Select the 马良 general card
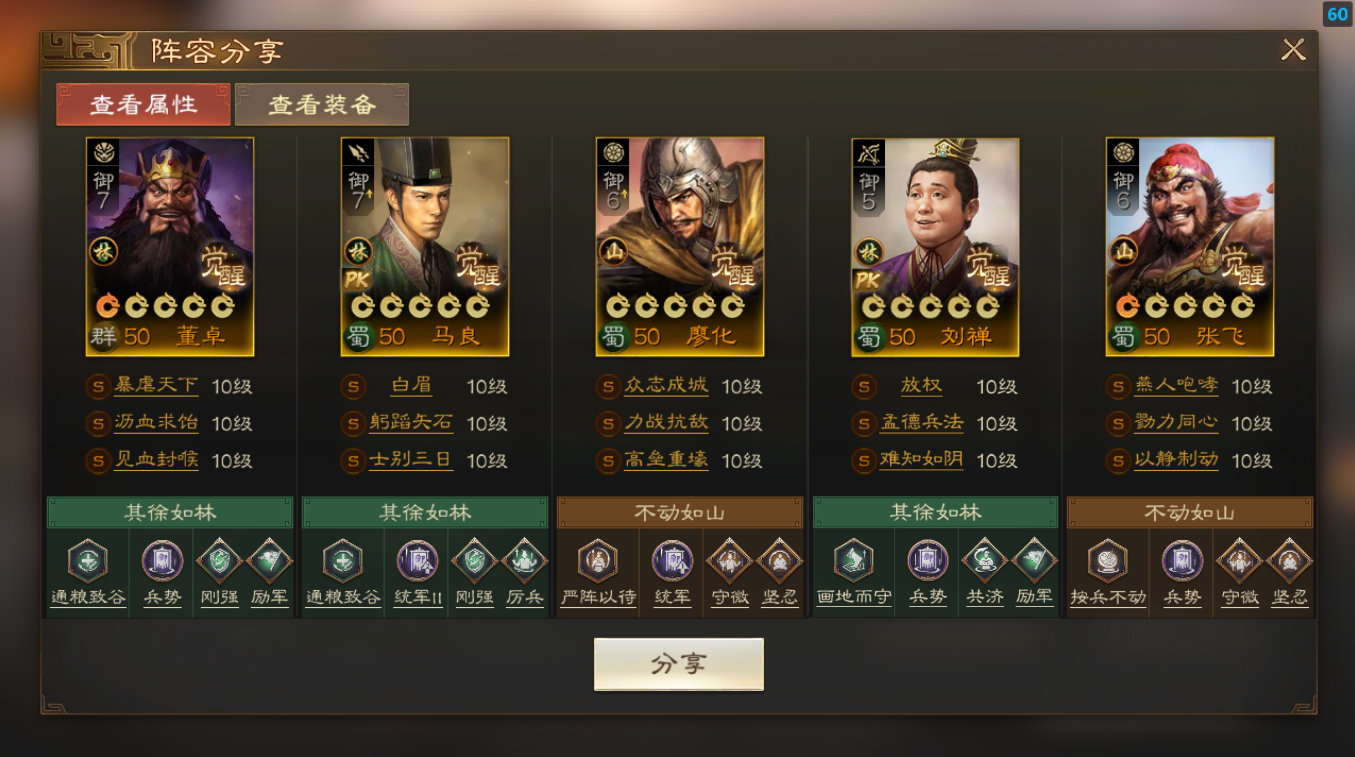The image size is (1355, 757). pyautogui.click(x=425, y=246)
